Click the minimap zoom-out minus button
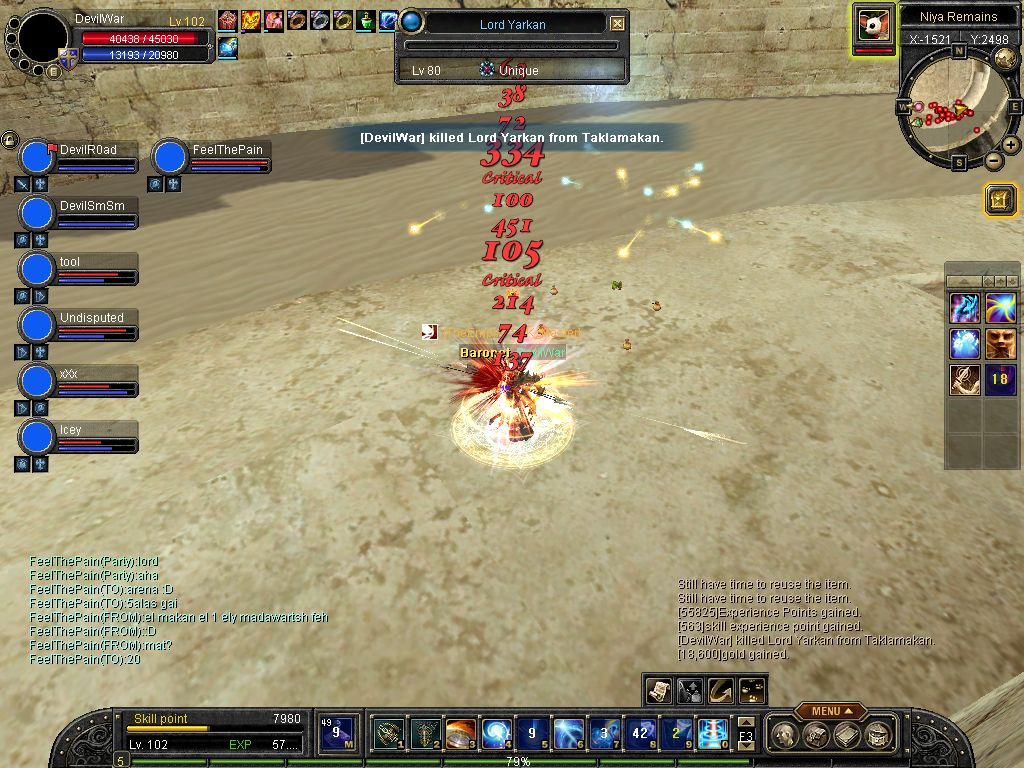Screen dimensions: 1024x768 [x=994, y=160]
